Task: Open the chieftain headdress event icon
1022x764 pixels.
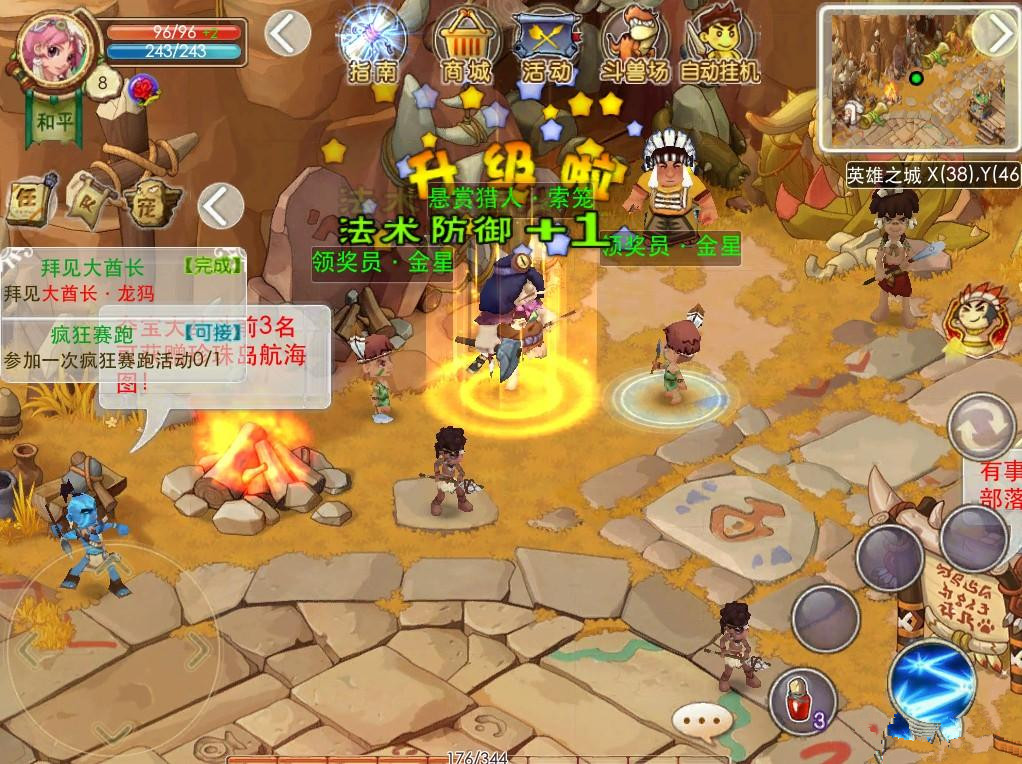Action: pyautogui.click(x=974, y=320)
